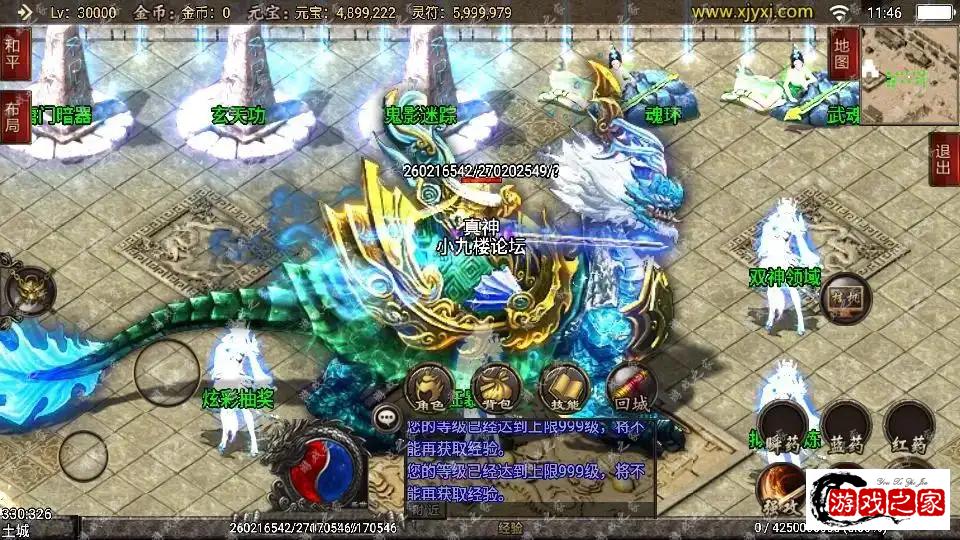
Task: Use the 红药 red potion slot
Action: tap(909, 427)
